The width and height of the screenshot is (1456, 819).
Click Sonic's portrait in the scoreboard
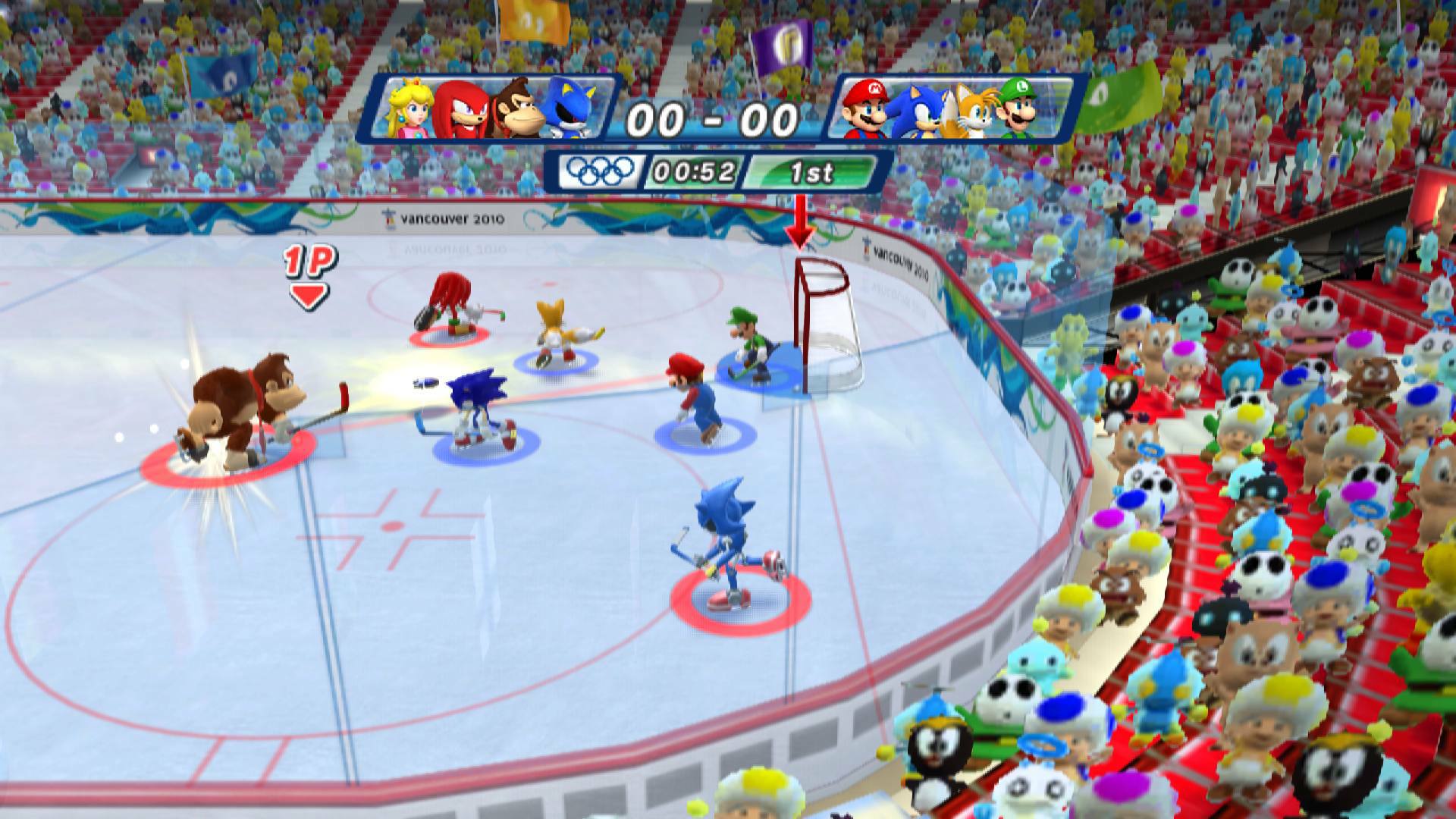pos(922,111)
